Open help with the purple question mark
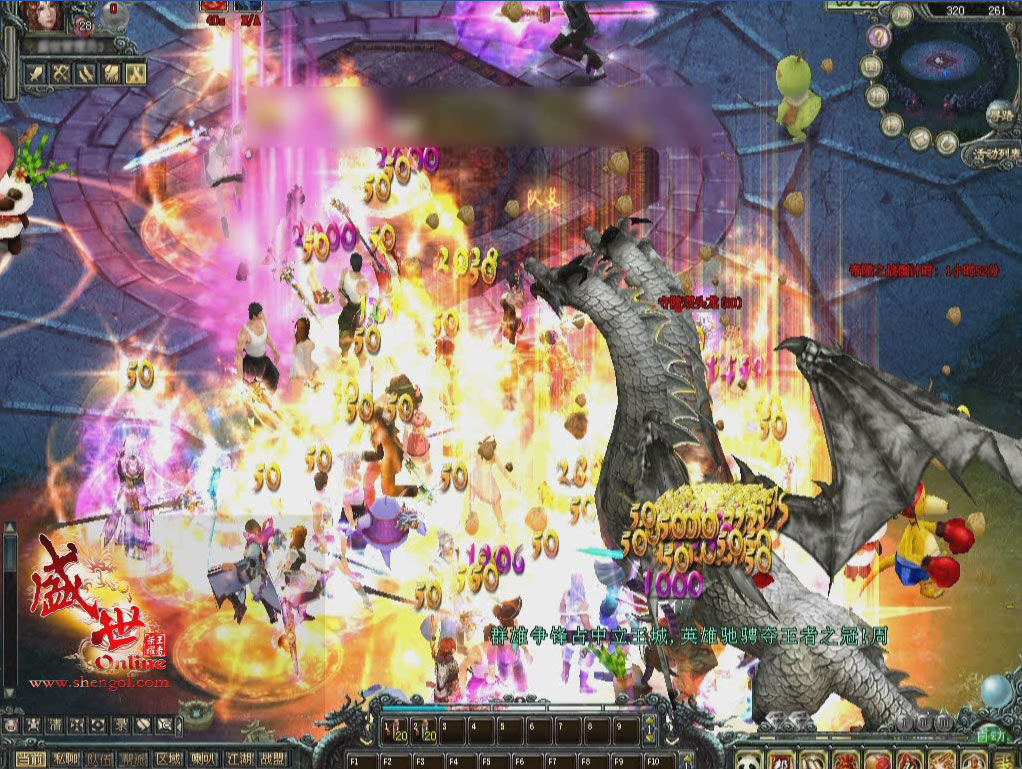Screen dimensions: 1022x769 [x=879, y=38]
